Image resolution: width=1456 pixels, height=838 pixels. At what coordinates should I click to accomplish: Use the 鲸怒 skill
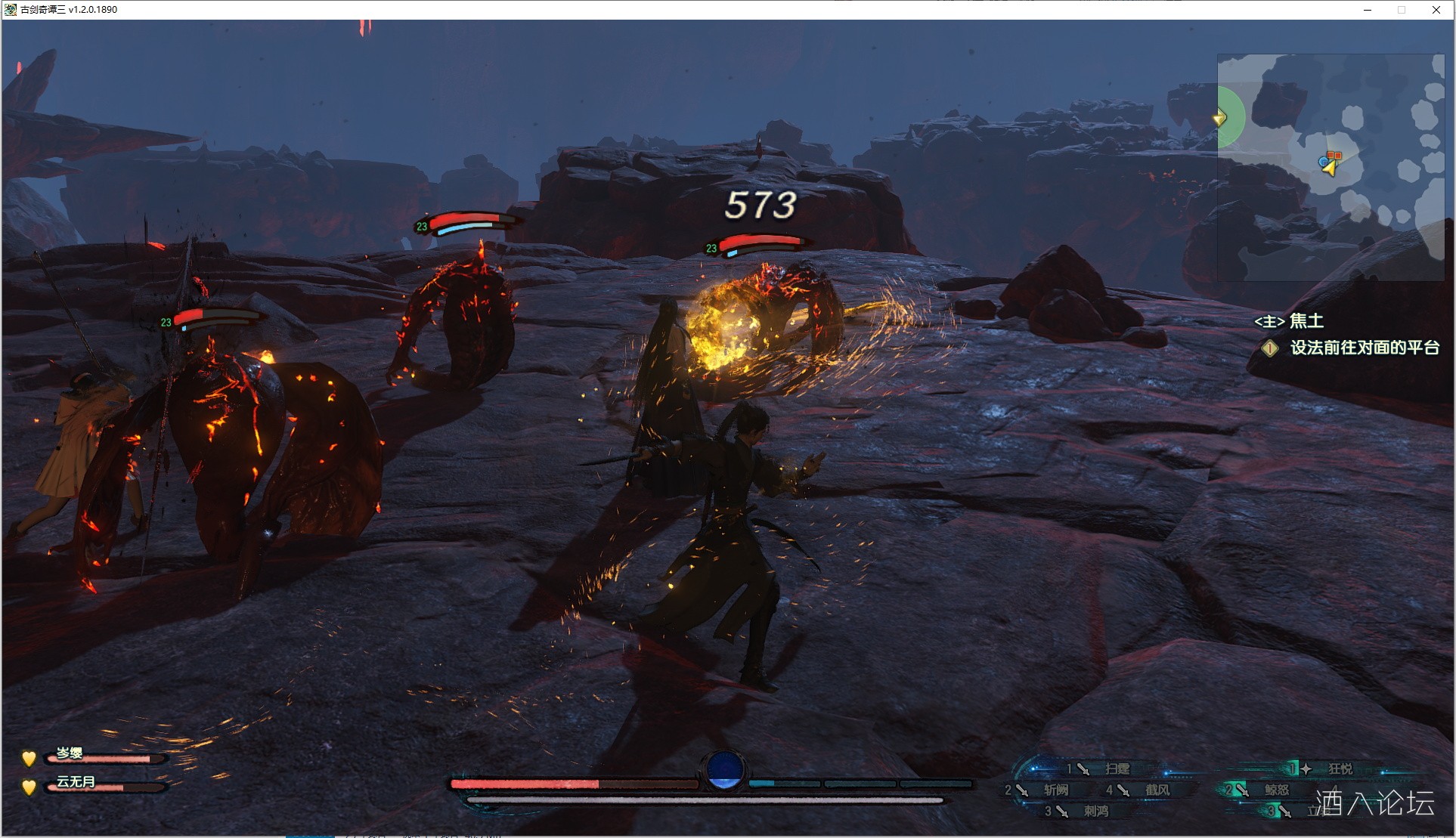1276,790
